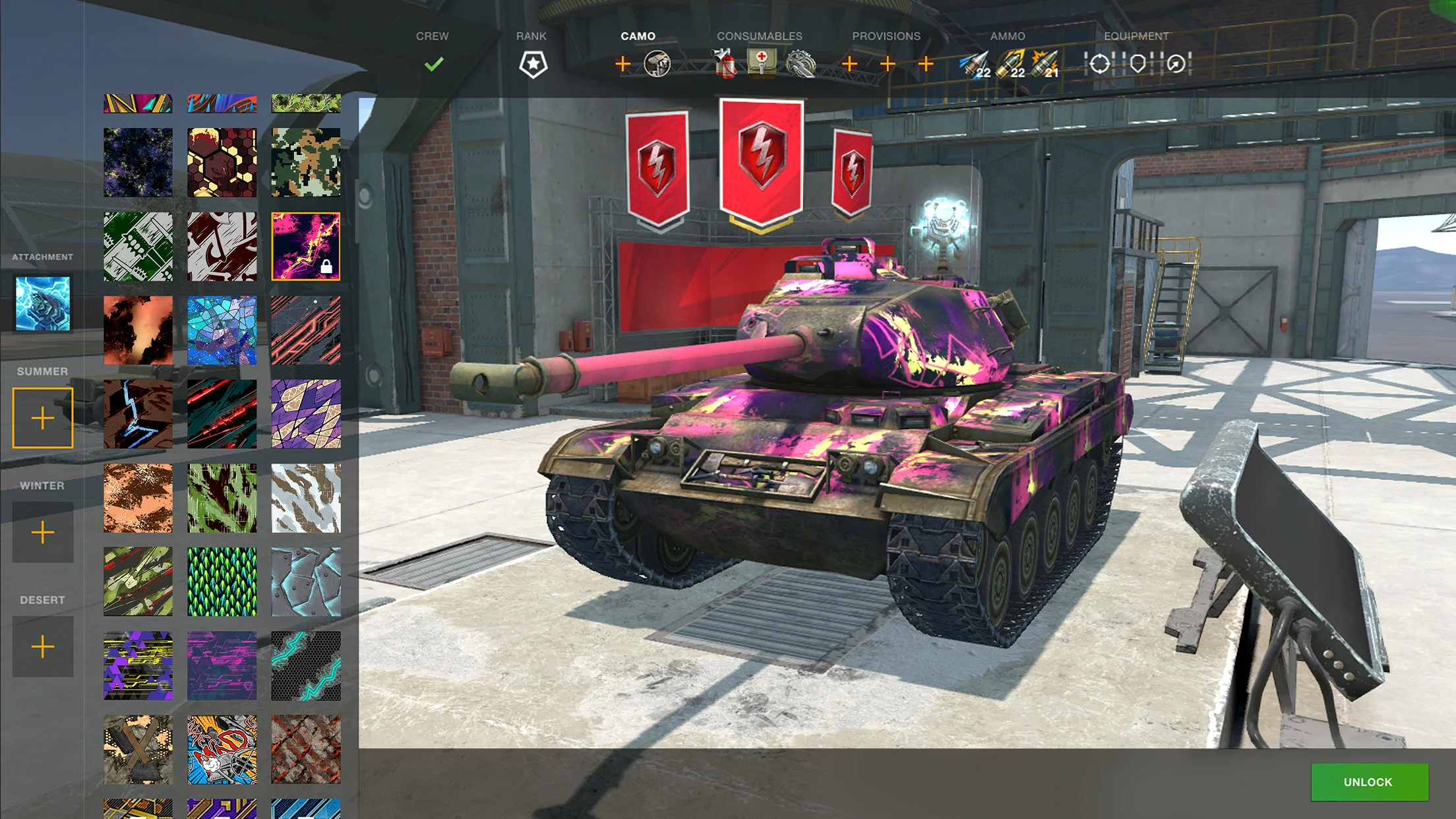Select the orange fiery cloud camo

(x=138, y=330)
